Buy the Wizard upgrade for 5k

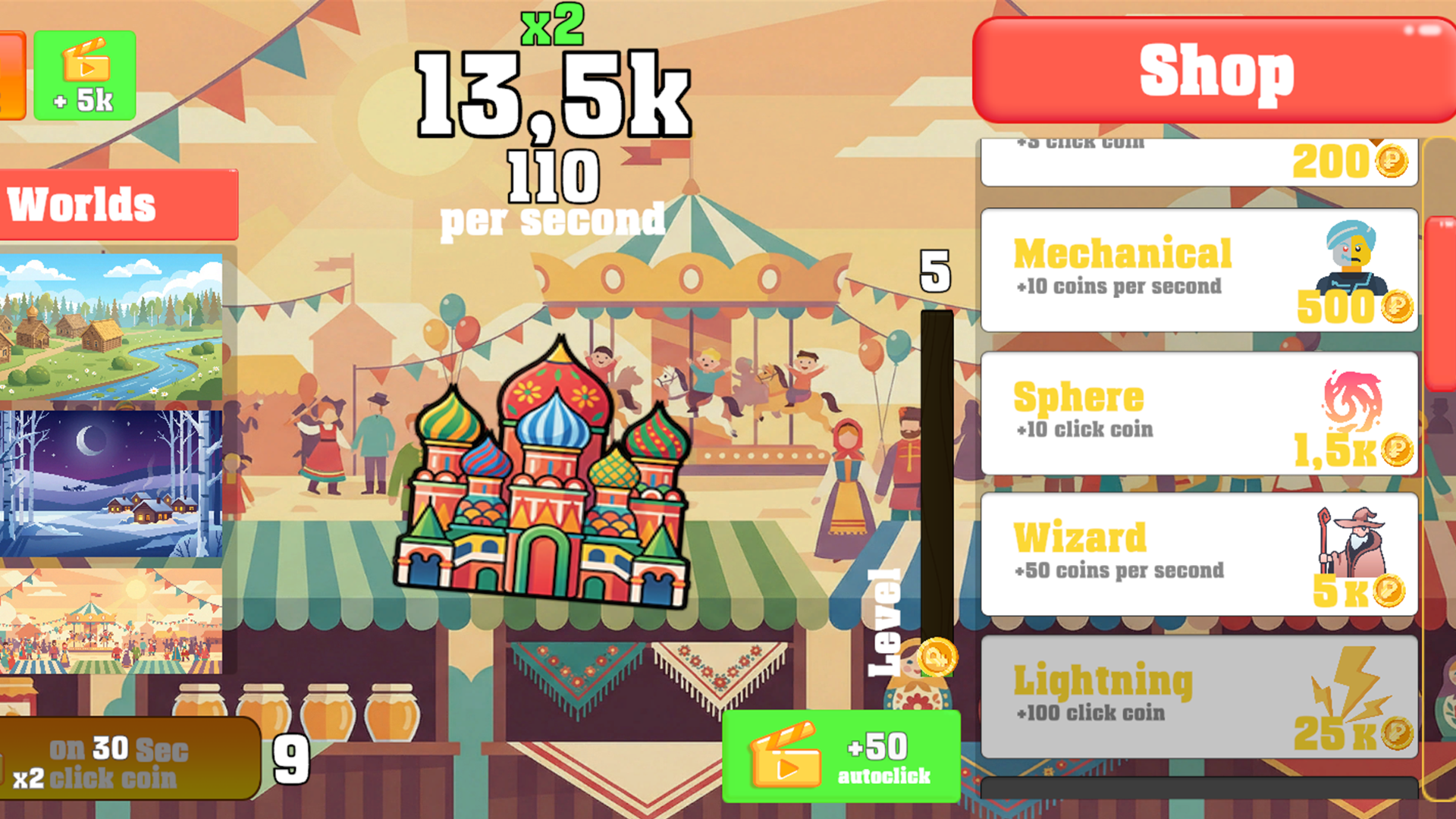[x=1198, y=554]
